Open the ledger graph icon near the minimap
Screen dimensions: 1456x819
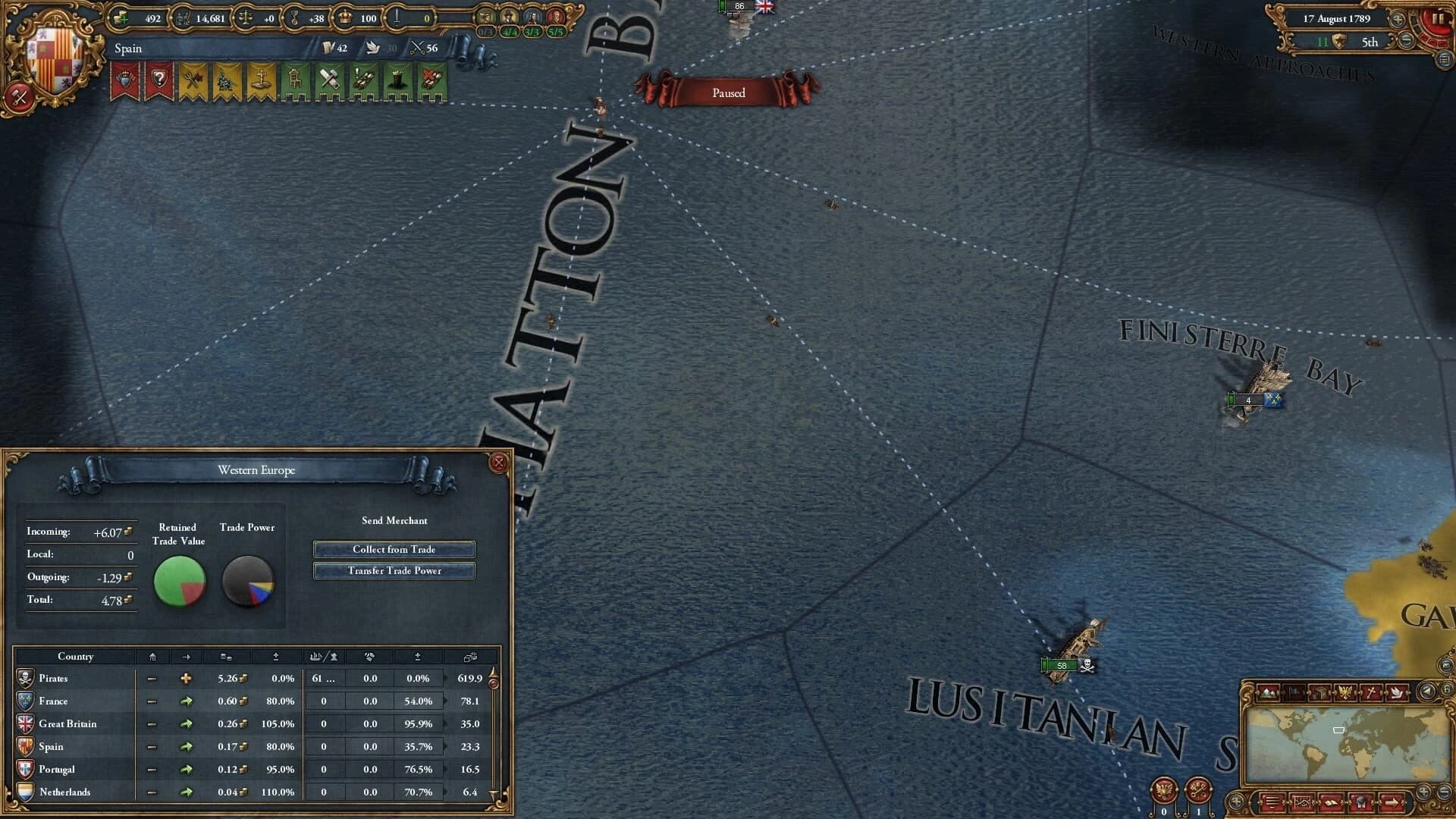click(x=1303, y=802)
